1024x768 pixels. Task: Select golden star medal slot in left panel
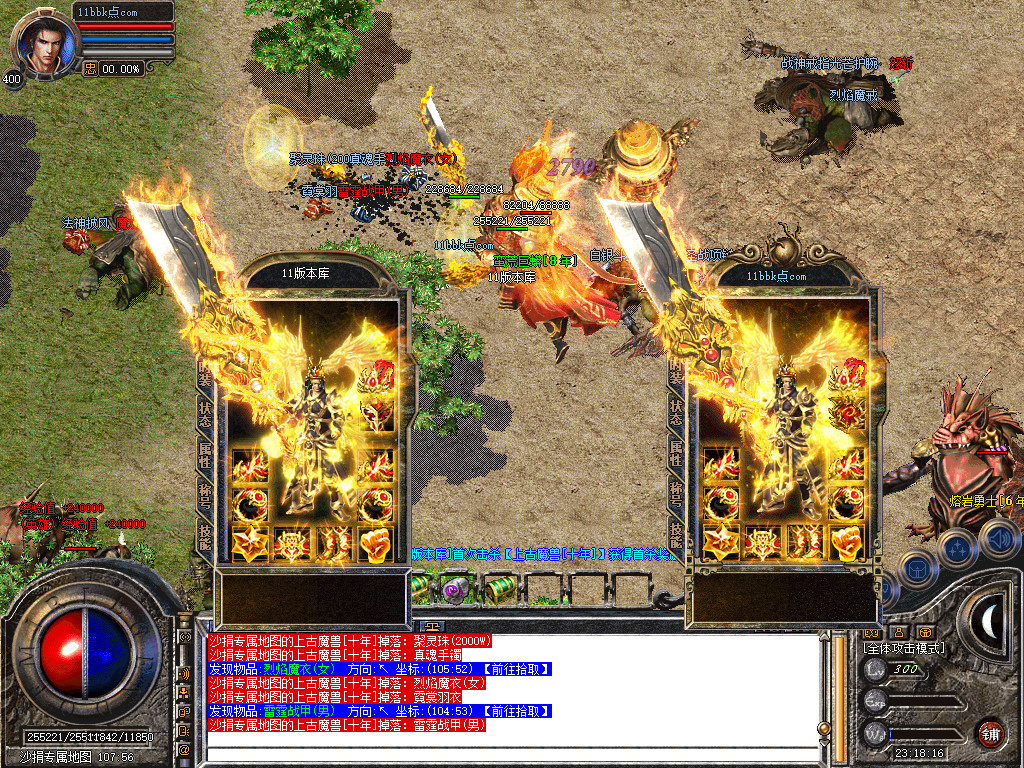point(249,543)
